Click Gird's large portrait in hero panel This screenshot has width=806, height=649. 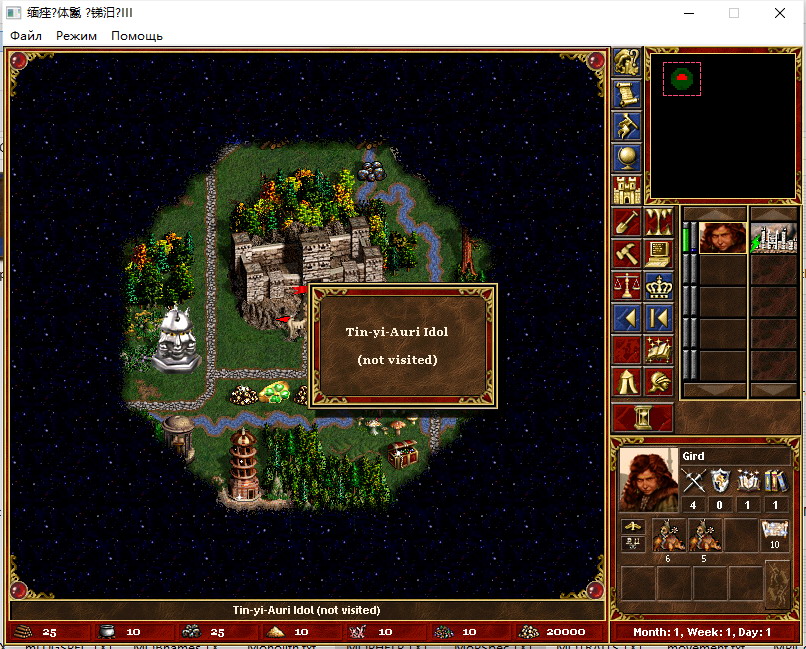[648, 479]
